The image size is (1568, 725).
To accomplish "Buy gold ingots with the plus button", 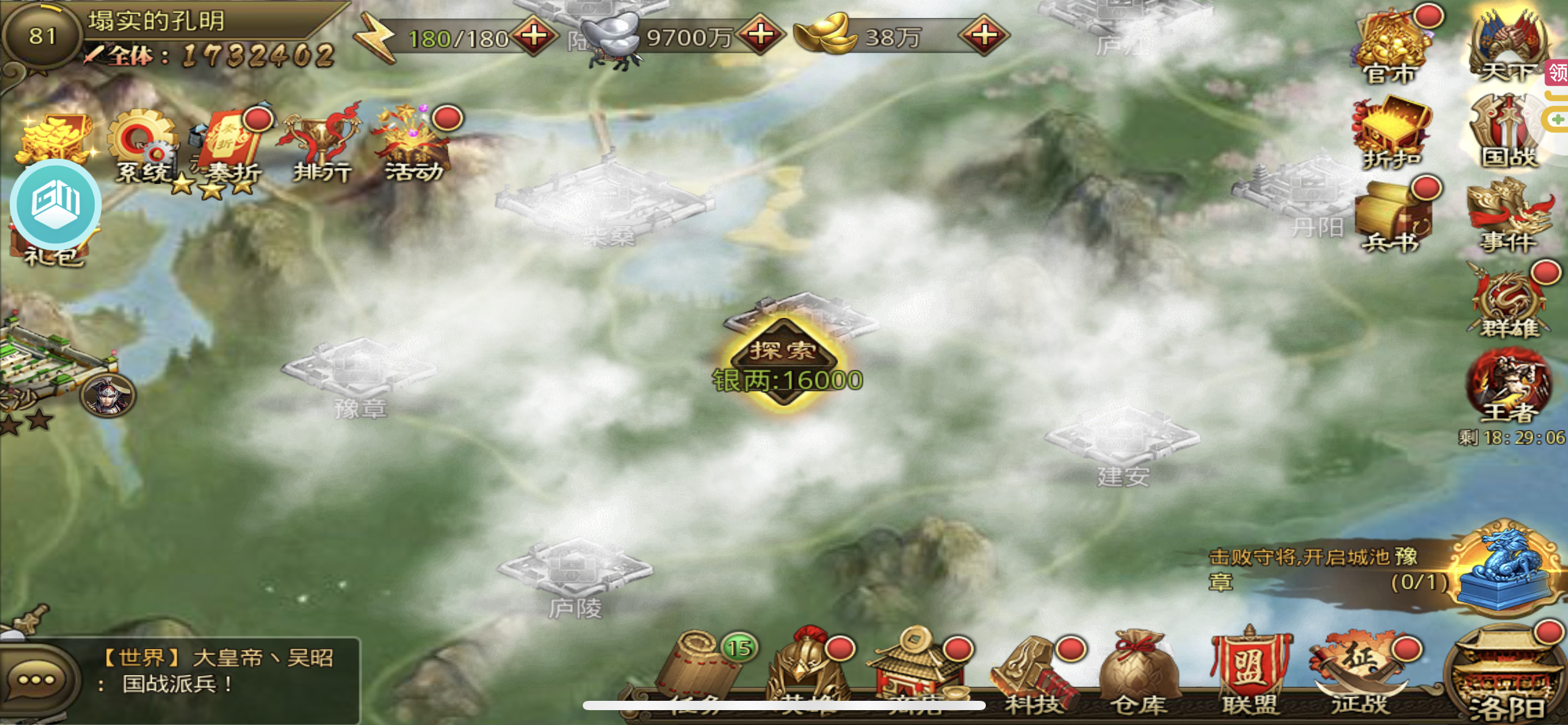I will [983, 36].
